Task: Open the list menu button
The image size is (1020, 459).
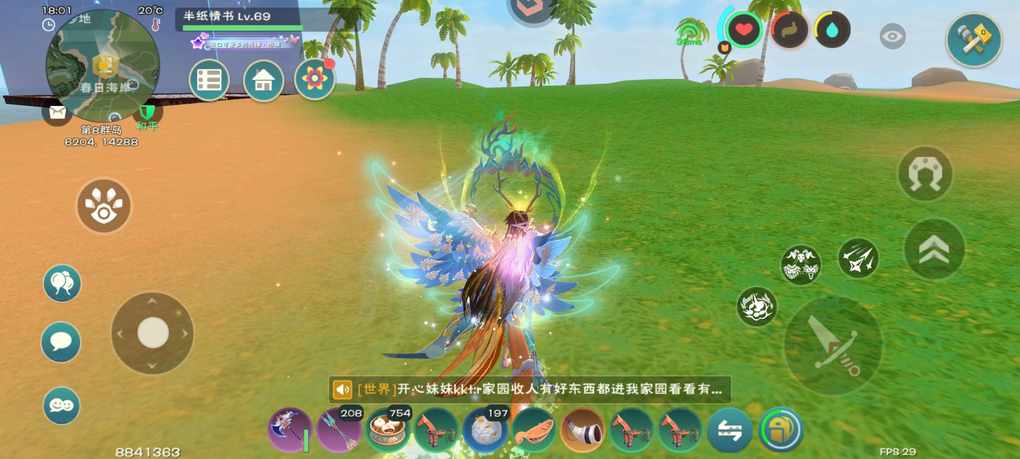Action: 209,81
